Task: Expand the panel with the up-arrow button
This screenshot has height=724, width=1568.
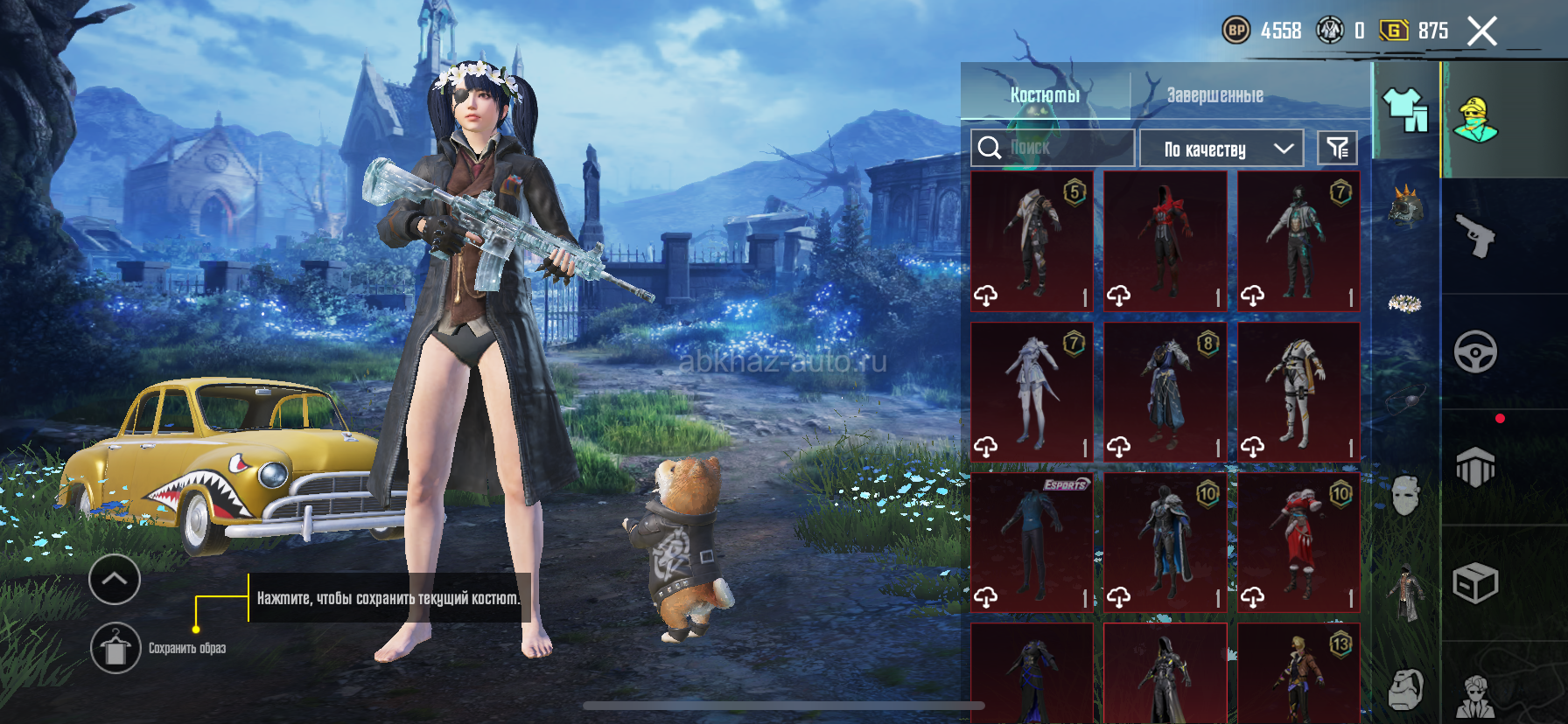Action: (x=115, y=579)
